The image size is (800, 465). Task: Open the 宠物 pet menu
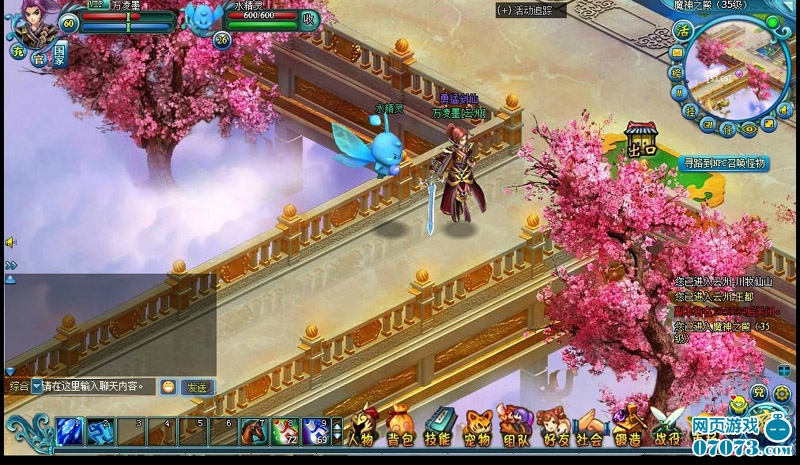[475, 428]
